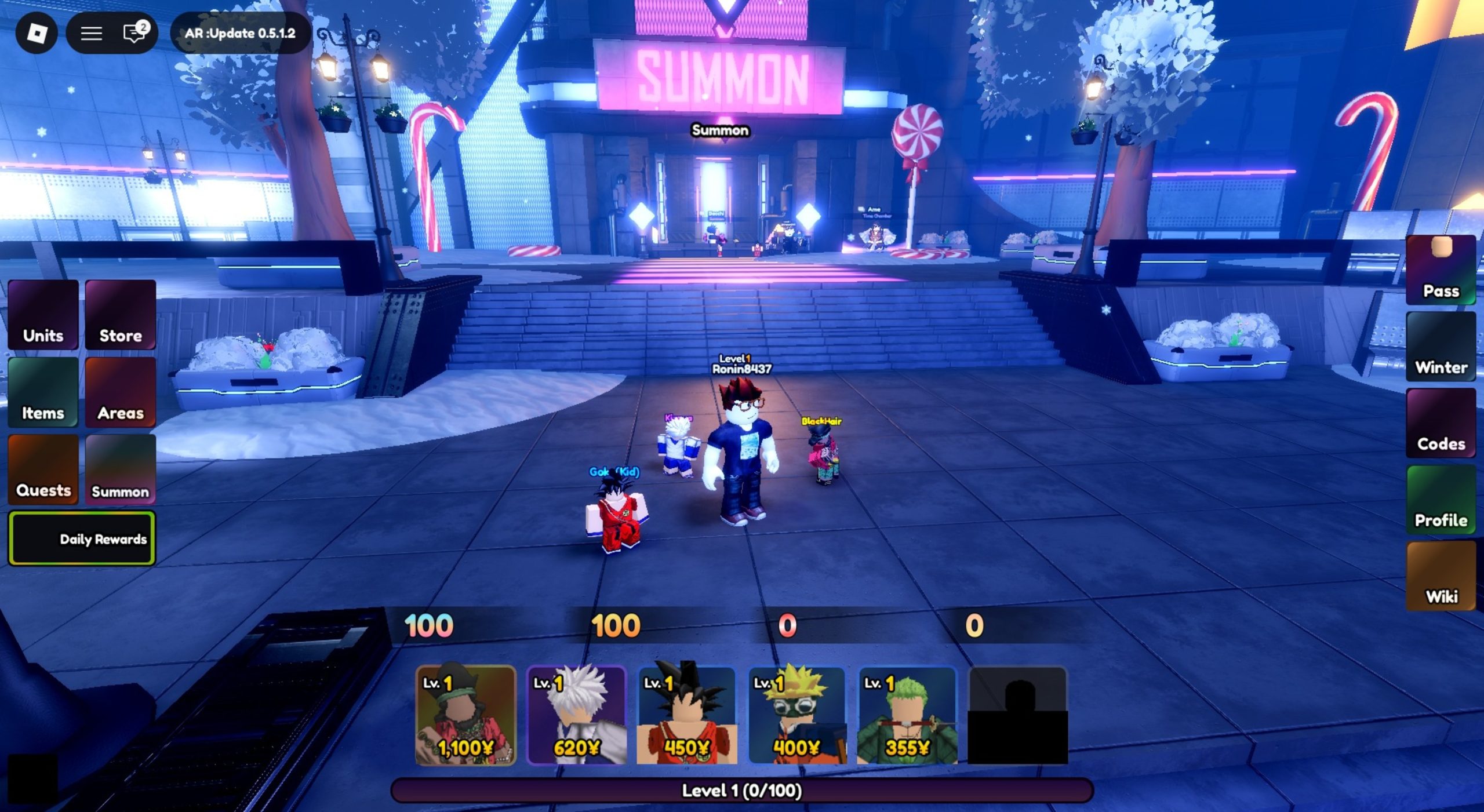1484x812 pixels.
Task: Open the hamburger list menu
Action: tap(91, 33)
